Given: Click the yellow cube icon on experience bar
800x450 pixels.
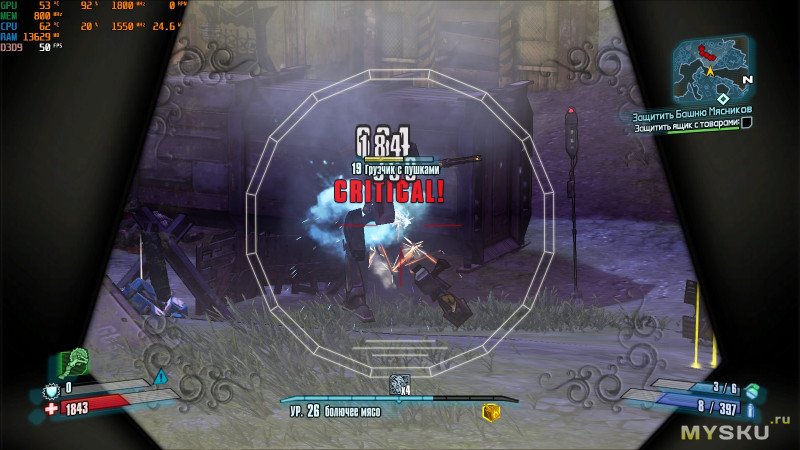Looking at the screenshot, I should (490, 412).
